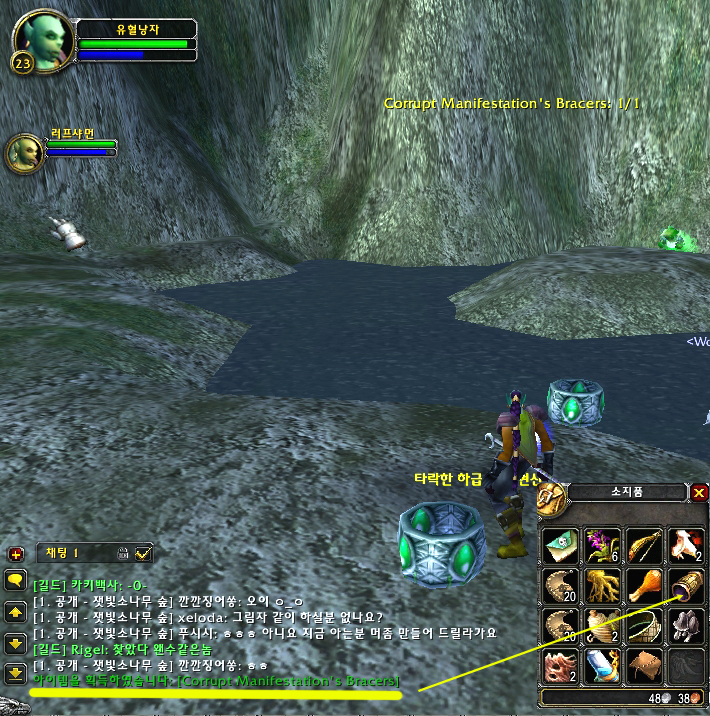Open the chat speech bubble menu
Viewport: 710px width, 716px height.
click(15, 579)
